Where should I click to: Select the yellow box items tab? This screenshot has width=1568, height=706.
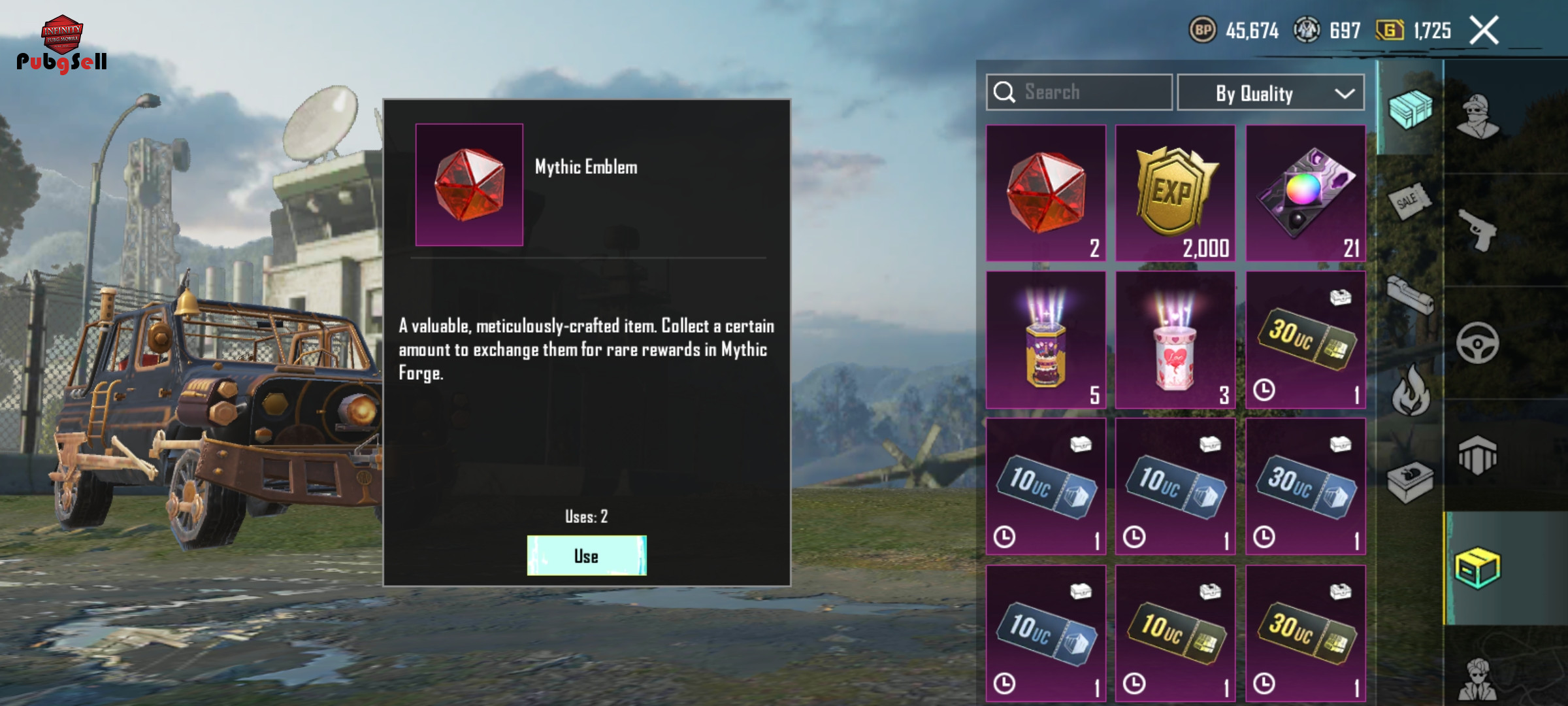tap(1478, 567)
